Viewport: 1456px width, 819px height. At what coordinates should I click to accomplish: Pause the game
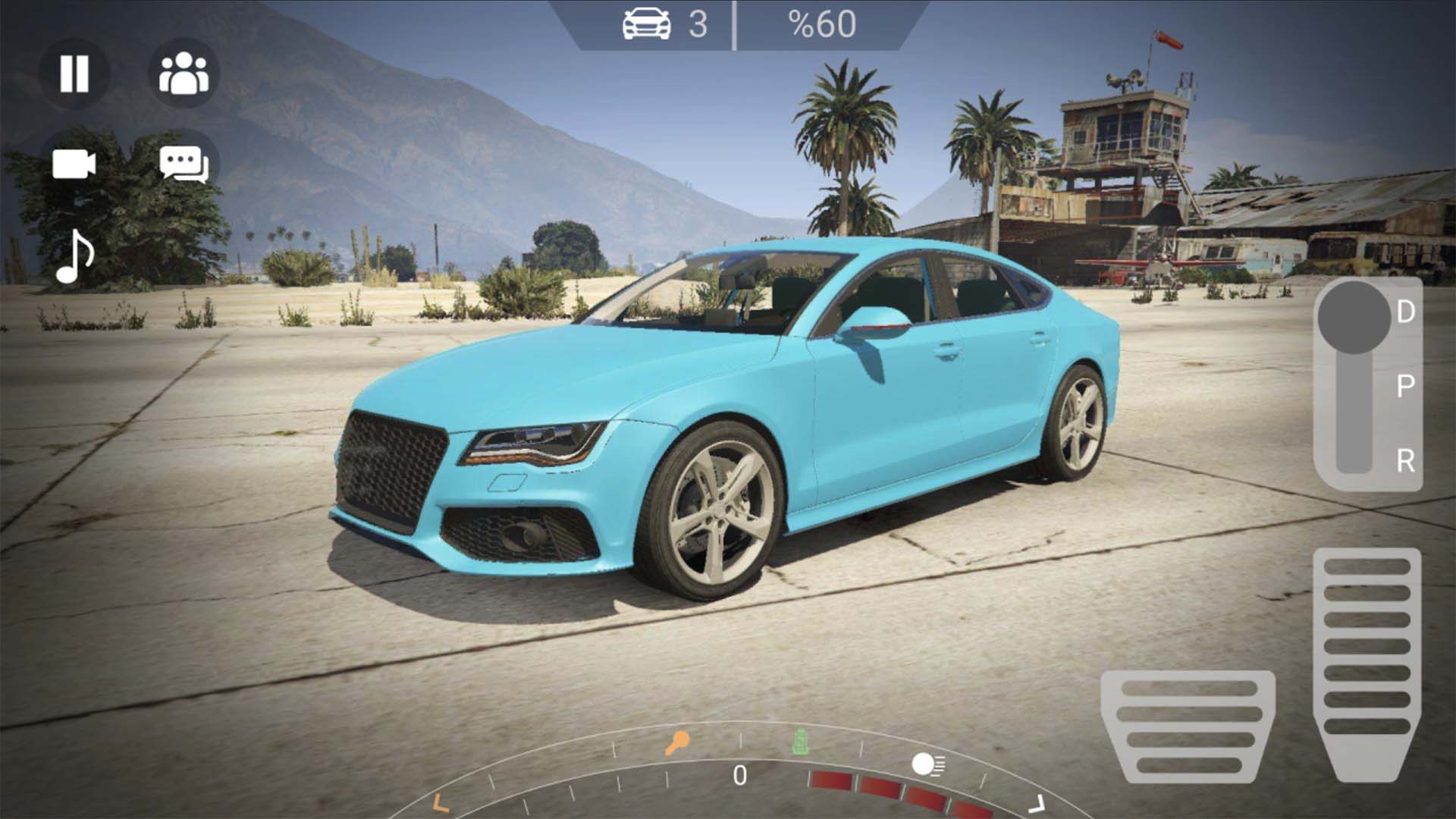click(74, 74)
